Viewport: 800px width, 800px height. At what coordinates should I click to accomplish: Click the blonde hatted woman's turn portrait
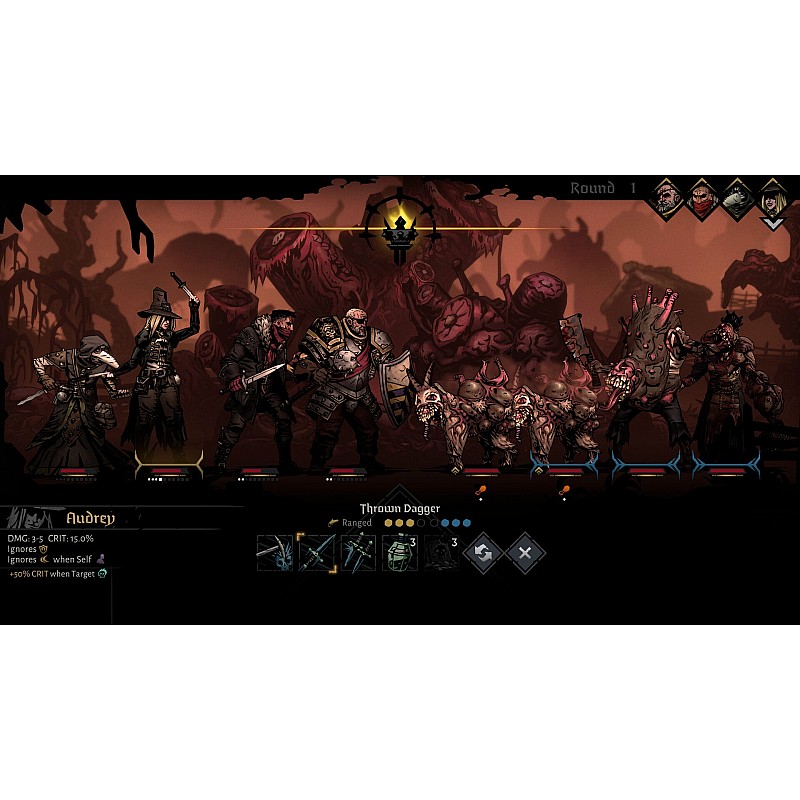772,198
